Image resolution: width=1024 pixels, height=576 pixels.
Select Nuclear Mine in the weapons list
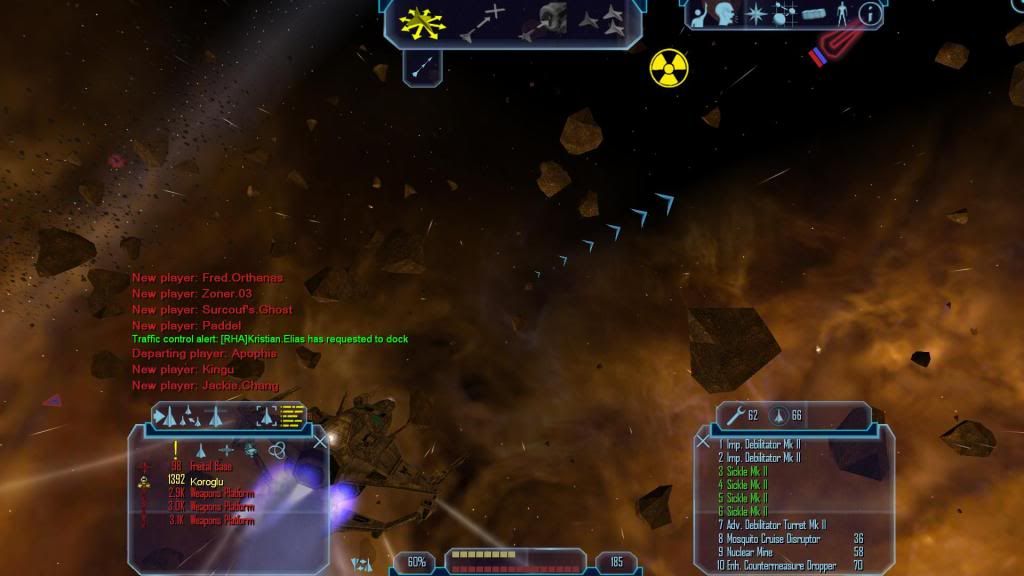(x=745, y=552)
